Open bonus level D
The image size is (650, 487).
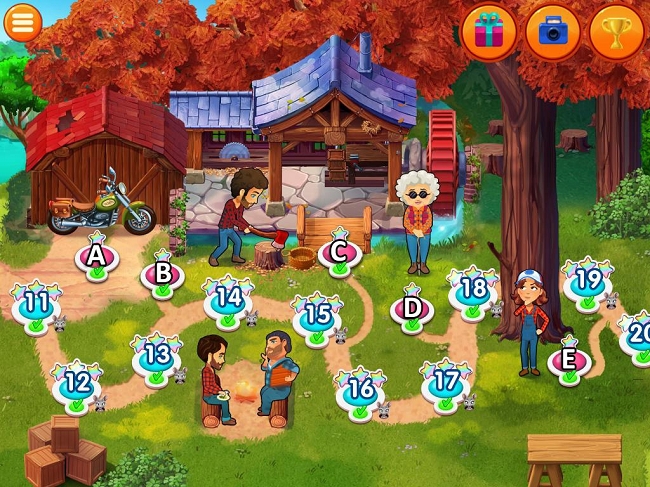click(x=411, y=309)
